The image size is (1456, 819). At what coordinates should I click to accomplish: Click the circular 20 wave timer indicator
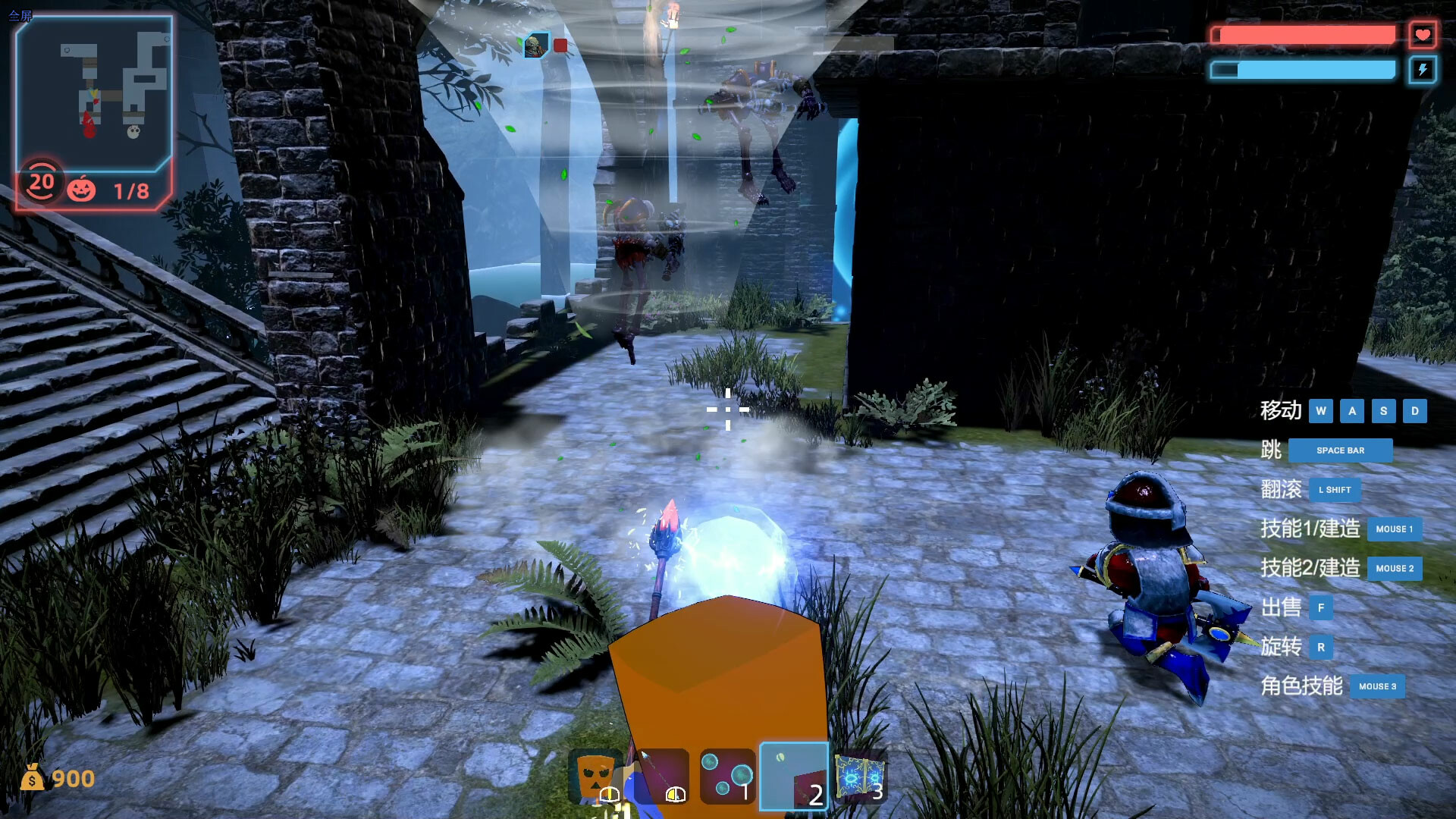coord(42,182)
